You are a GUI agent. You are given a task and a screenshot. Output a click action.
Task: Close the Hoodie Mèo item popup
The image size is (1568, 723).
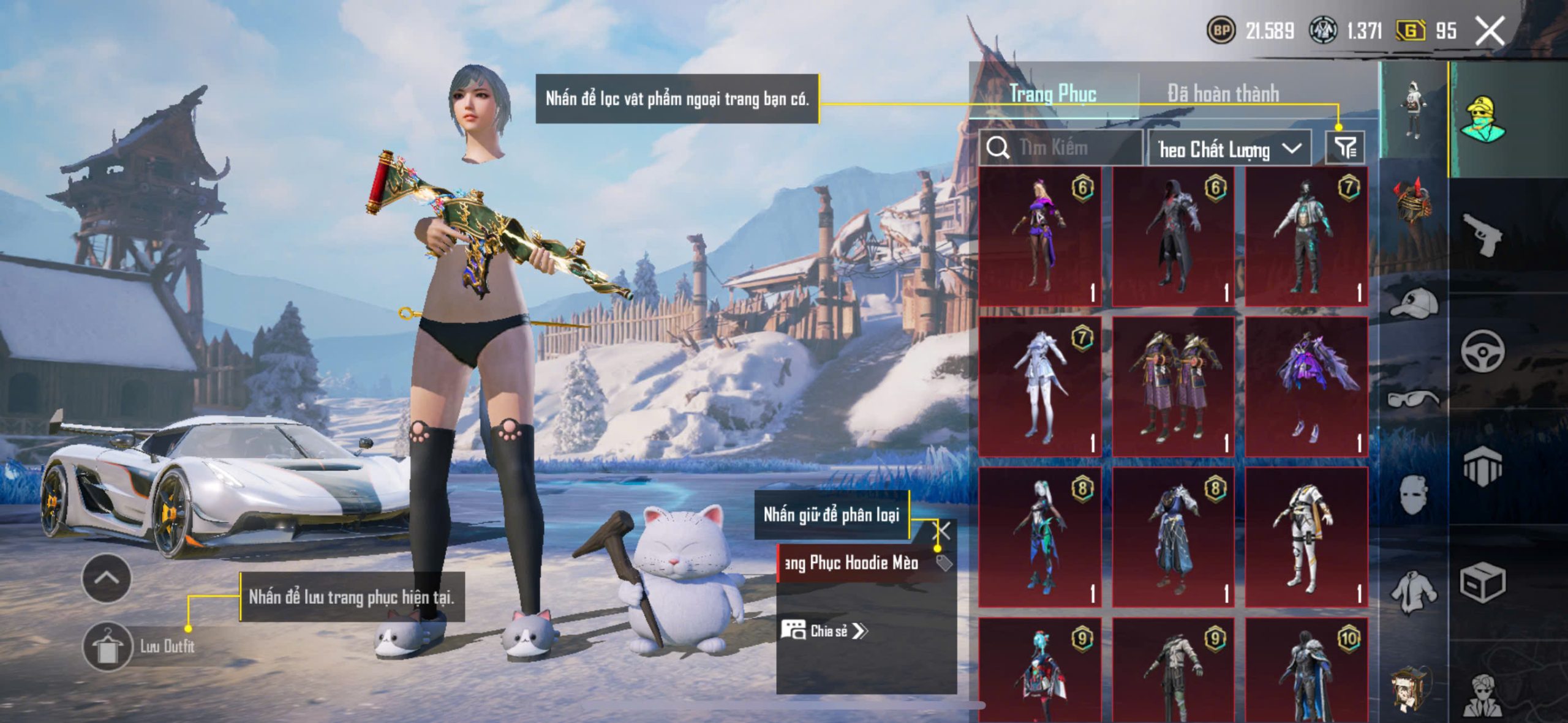pos(941,531)
